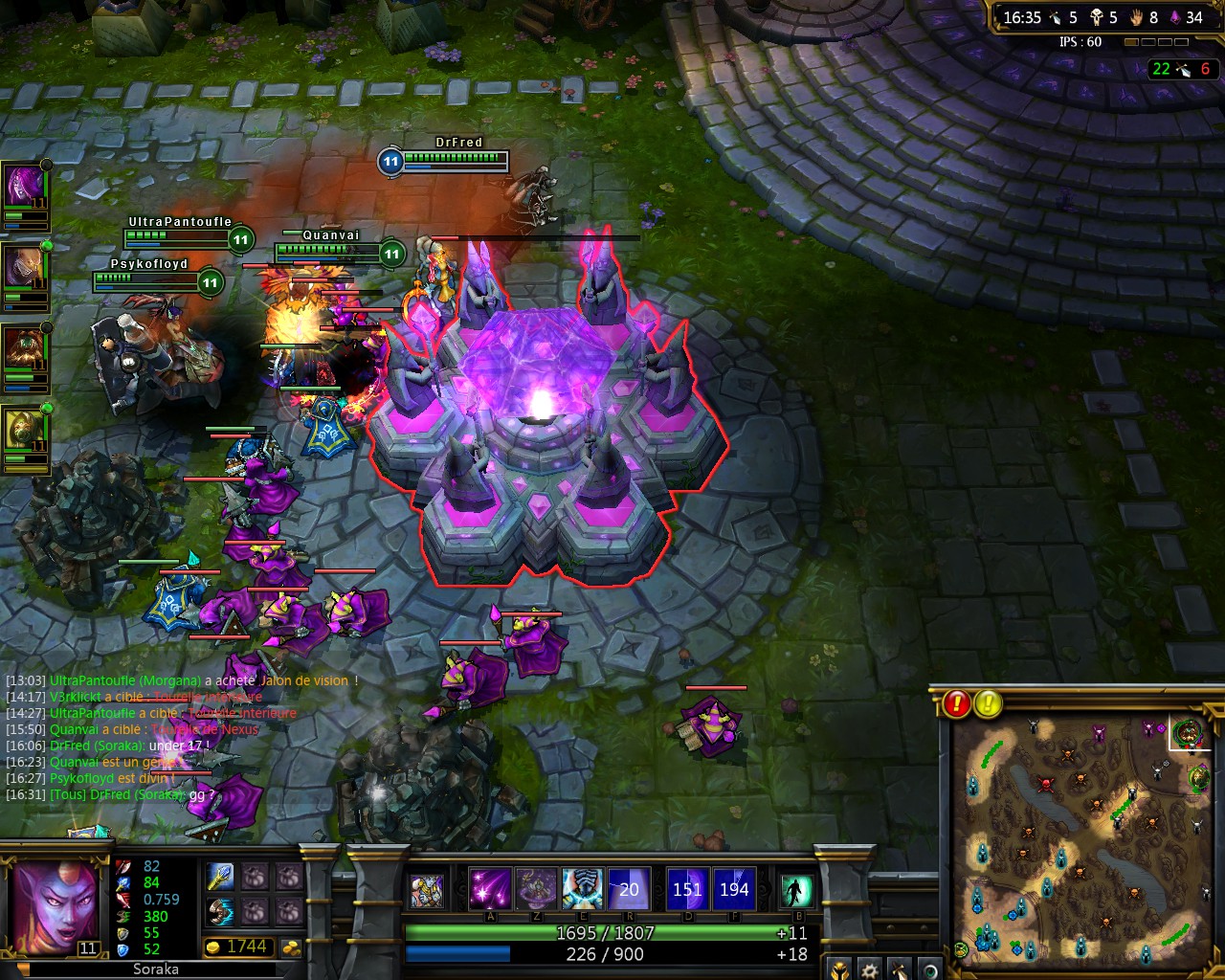Activate Soraka's Starcall ability
This screenshot has width=1225, height=980.
(489, 889)
